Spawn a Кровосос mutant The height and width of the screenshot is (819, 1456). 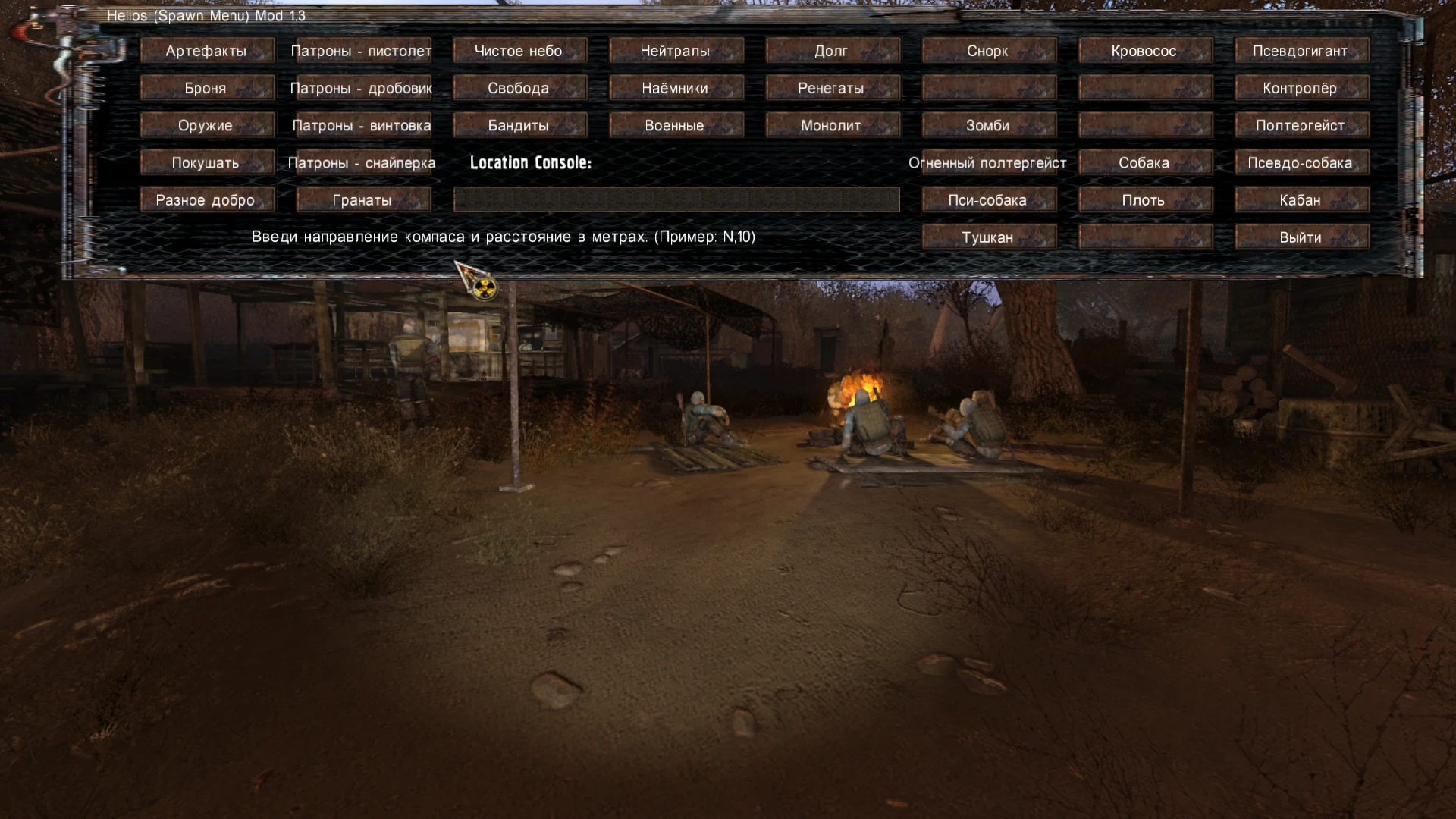tap(1145, 50)
